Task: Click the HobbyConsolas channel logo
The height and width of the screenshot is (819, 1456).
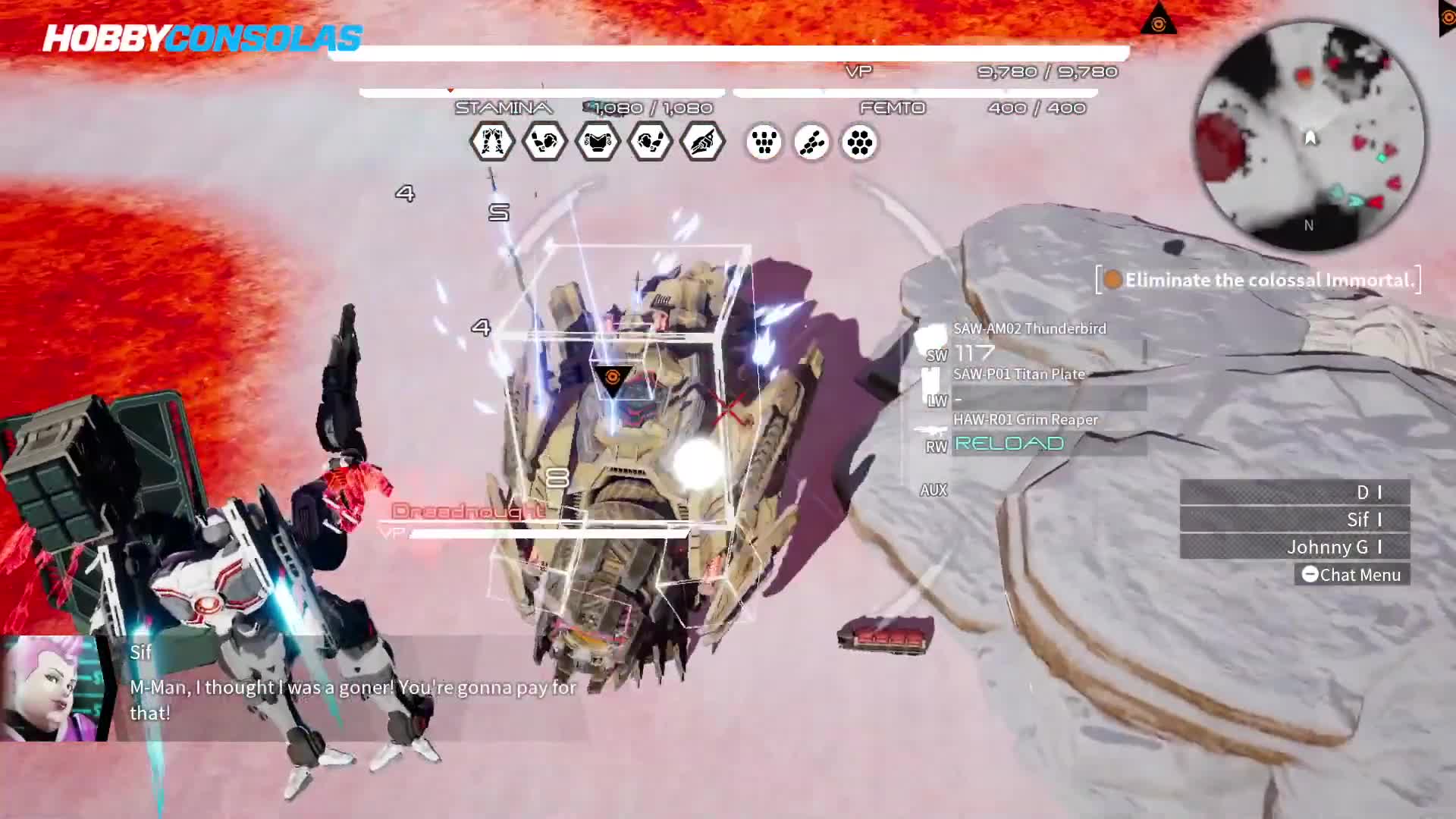Action: [x=202, y=38]
